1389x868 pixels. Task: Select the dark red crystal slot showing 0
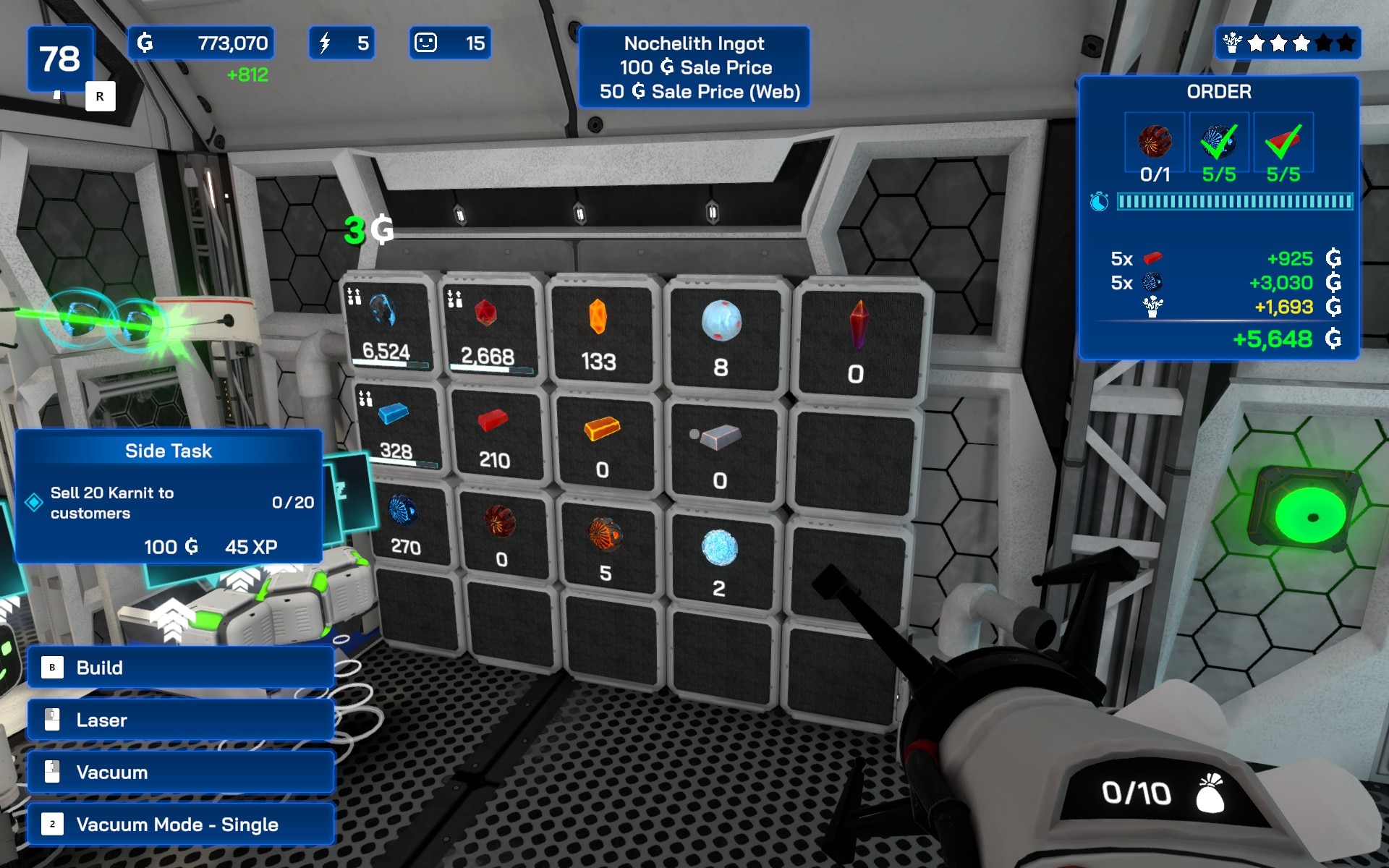(857, 341)
